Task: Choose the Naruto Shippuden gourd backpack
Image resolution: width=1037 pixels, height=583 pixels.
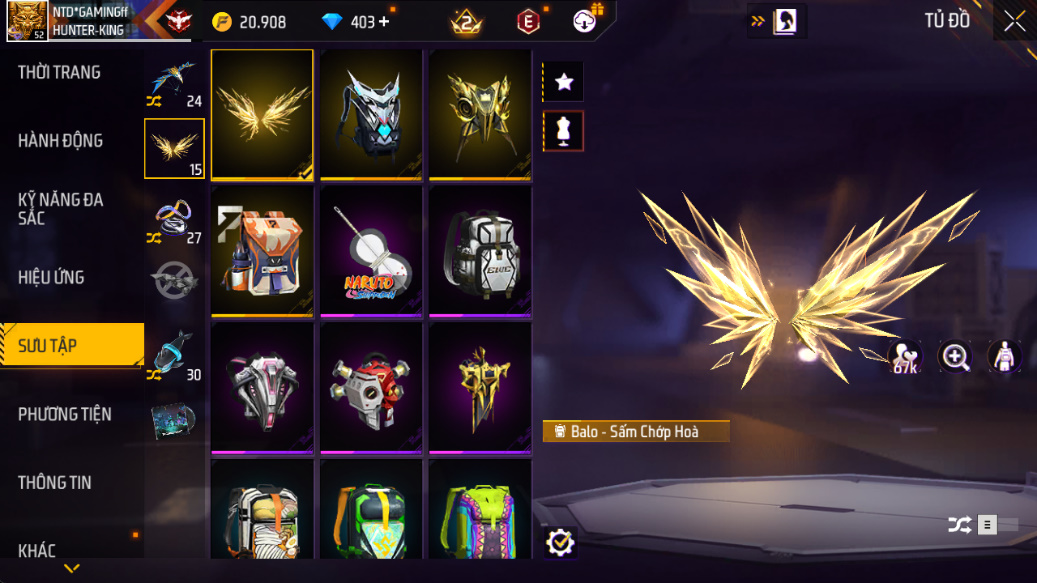Action: [371, 252]
